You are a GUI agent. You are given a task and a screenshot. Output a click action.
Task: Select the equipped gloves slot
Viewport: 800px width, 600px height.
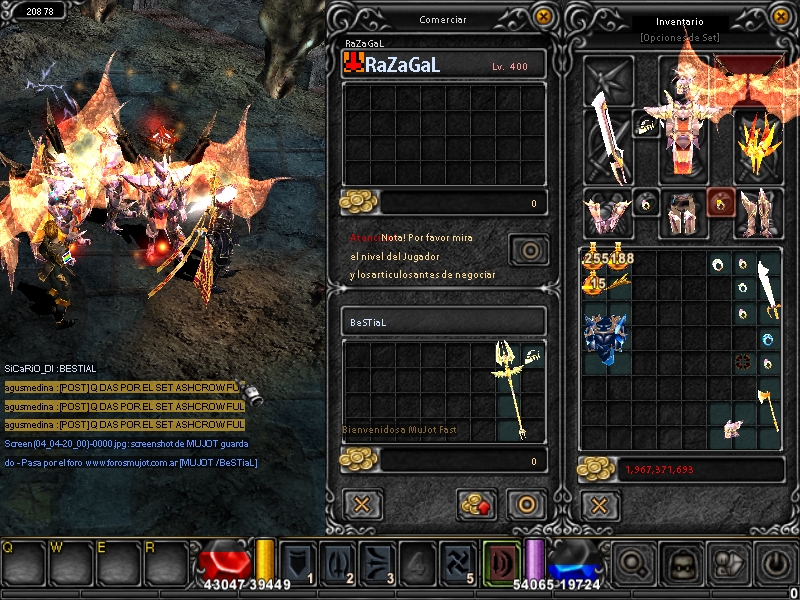click(608, 212)
